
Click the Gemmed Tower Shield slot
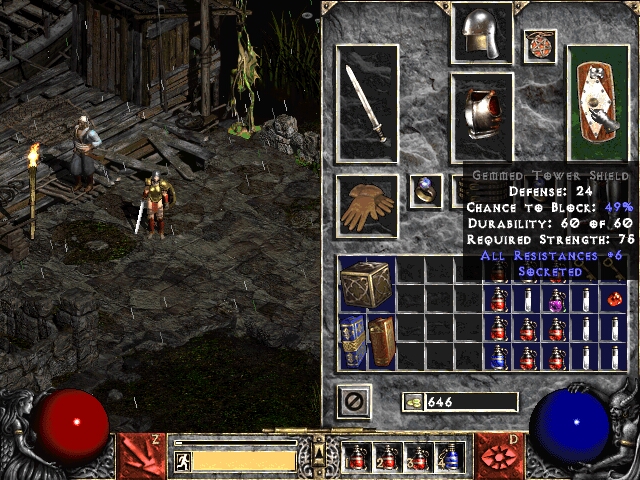coord(599,105)
